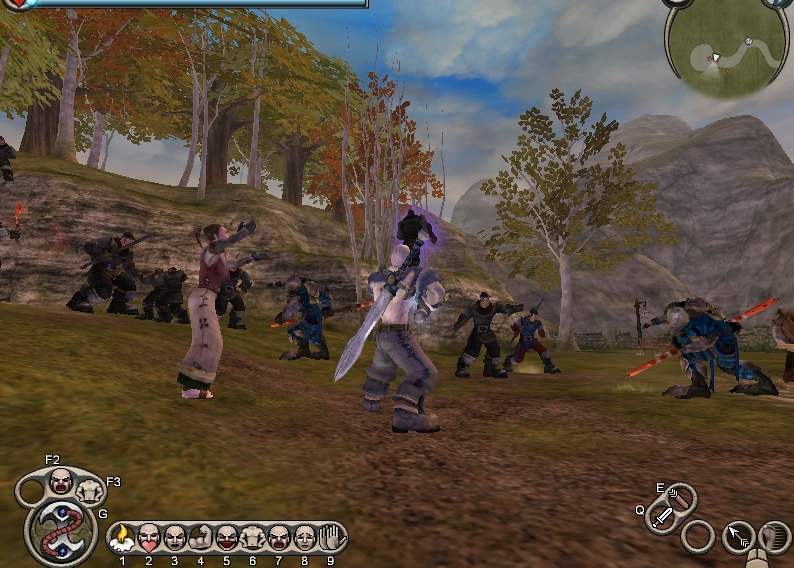Click the white quest marker on minimap
Screen dimensions: 794x568
click(746, 42)
